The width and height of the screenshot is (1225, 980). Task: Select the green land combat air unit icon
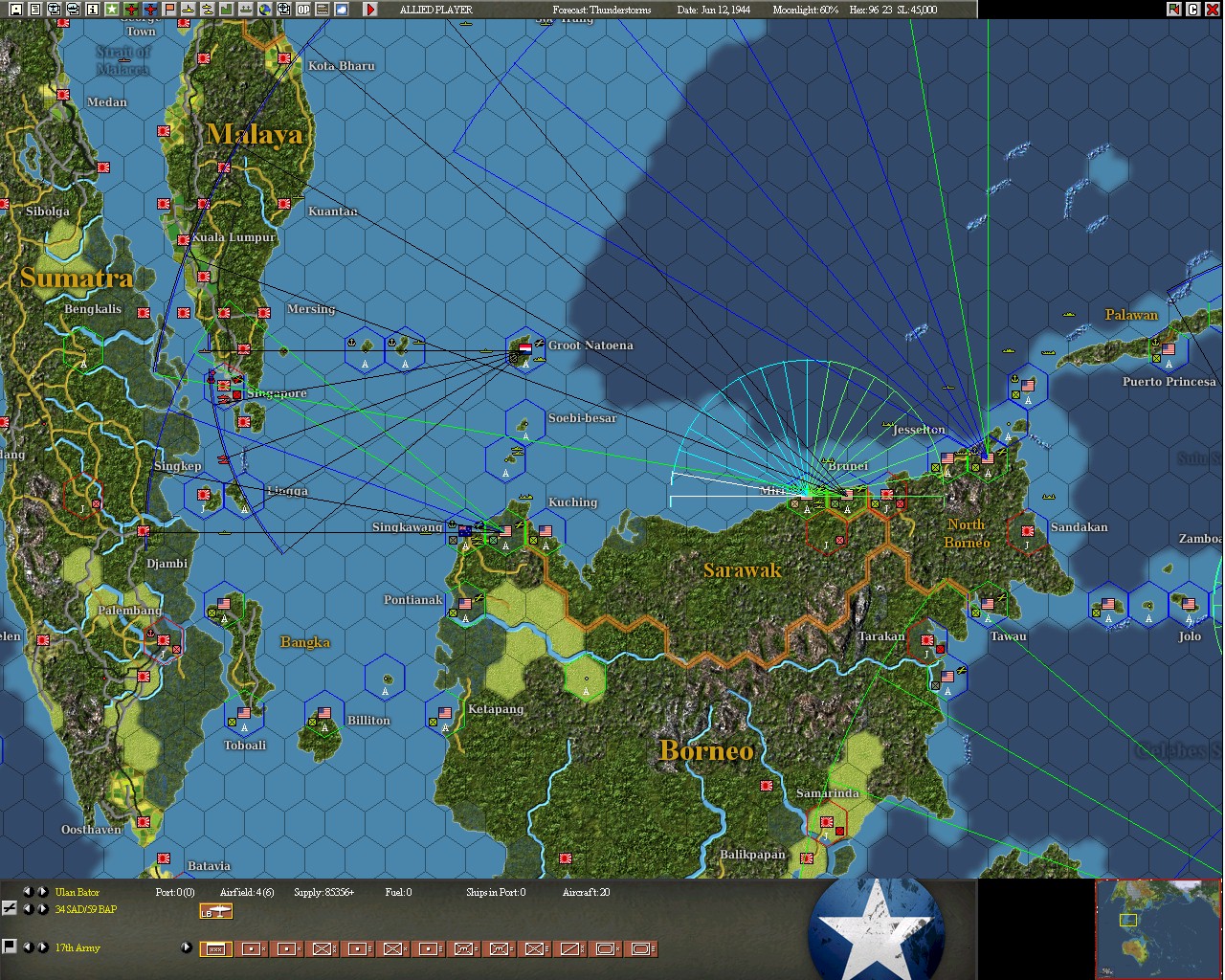(132, 10)
